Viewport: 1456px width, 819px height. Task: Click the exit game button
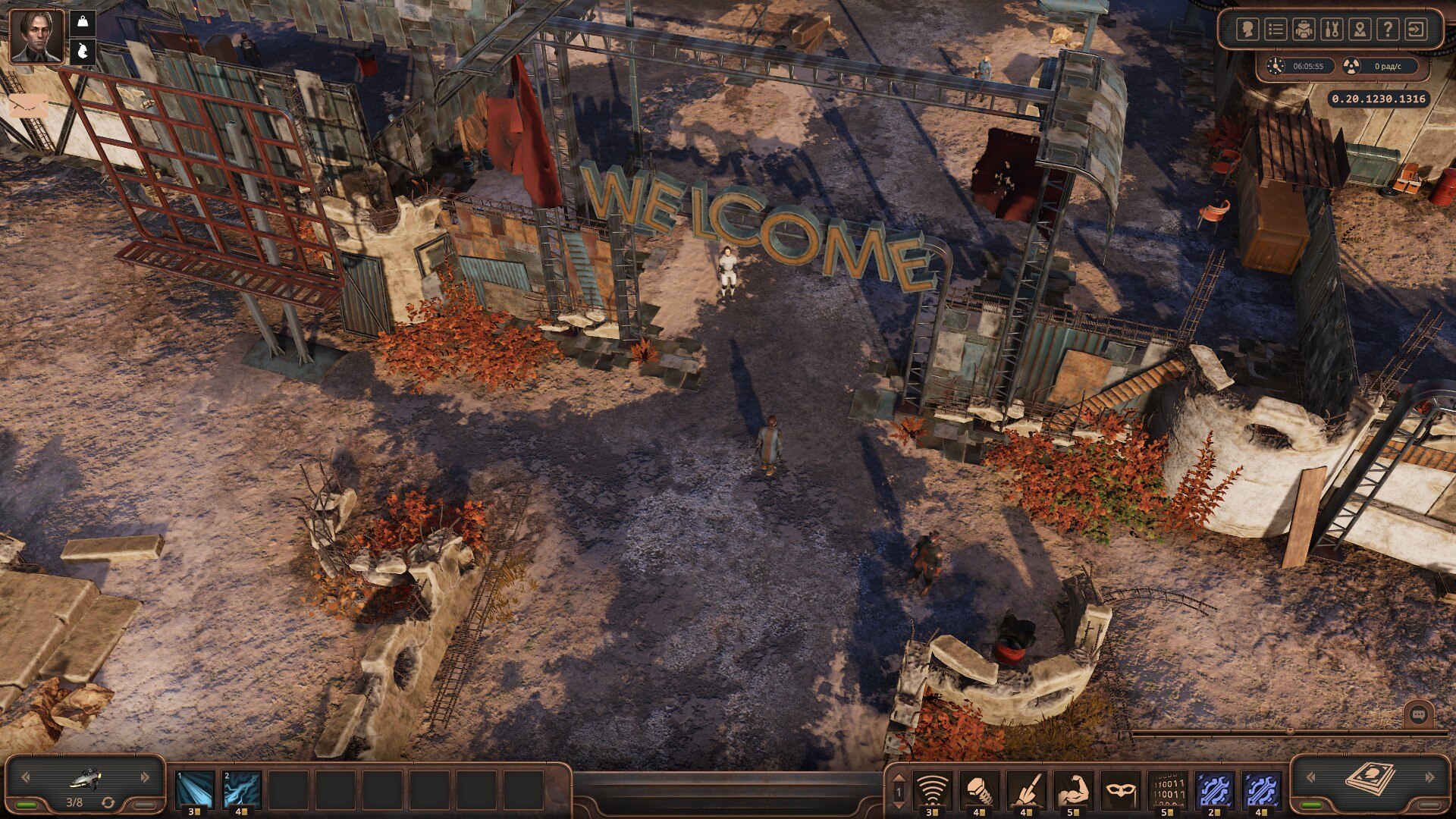point(1416,30)
